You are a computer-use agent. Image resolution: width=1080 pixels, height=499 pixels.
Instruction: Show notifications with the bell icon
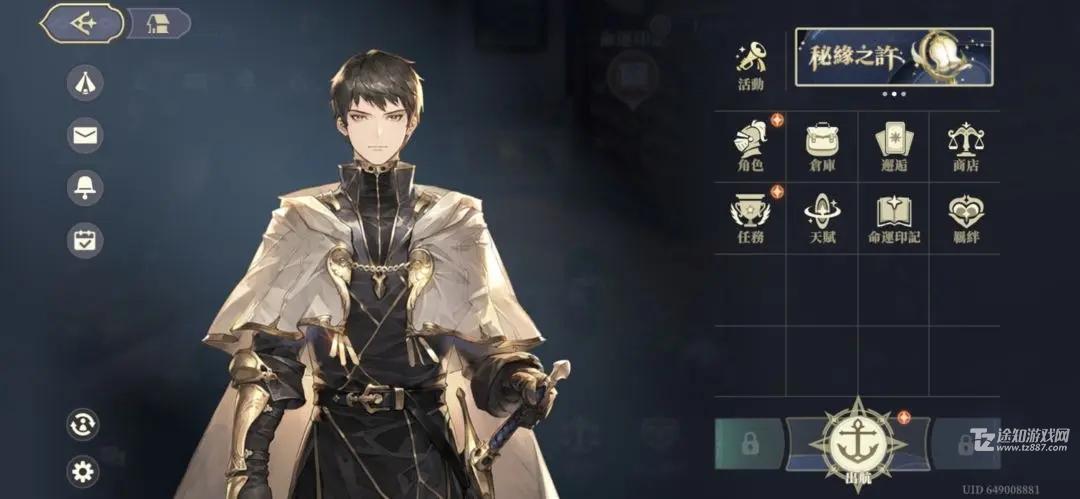pos(85,187)
